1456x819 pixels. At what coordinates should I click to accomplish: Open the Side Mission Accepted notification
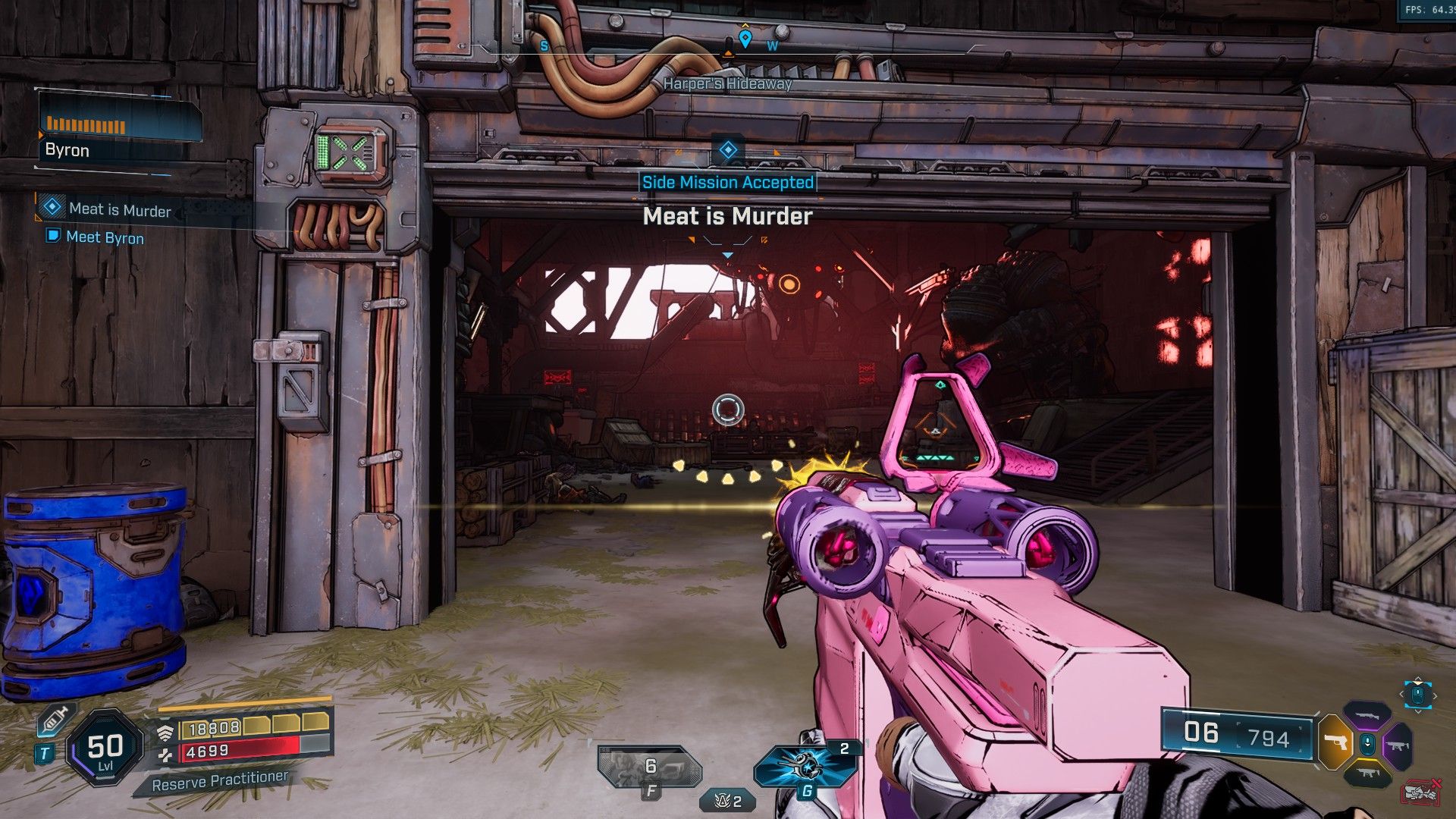pyautogui.click(x=727, y=183)
